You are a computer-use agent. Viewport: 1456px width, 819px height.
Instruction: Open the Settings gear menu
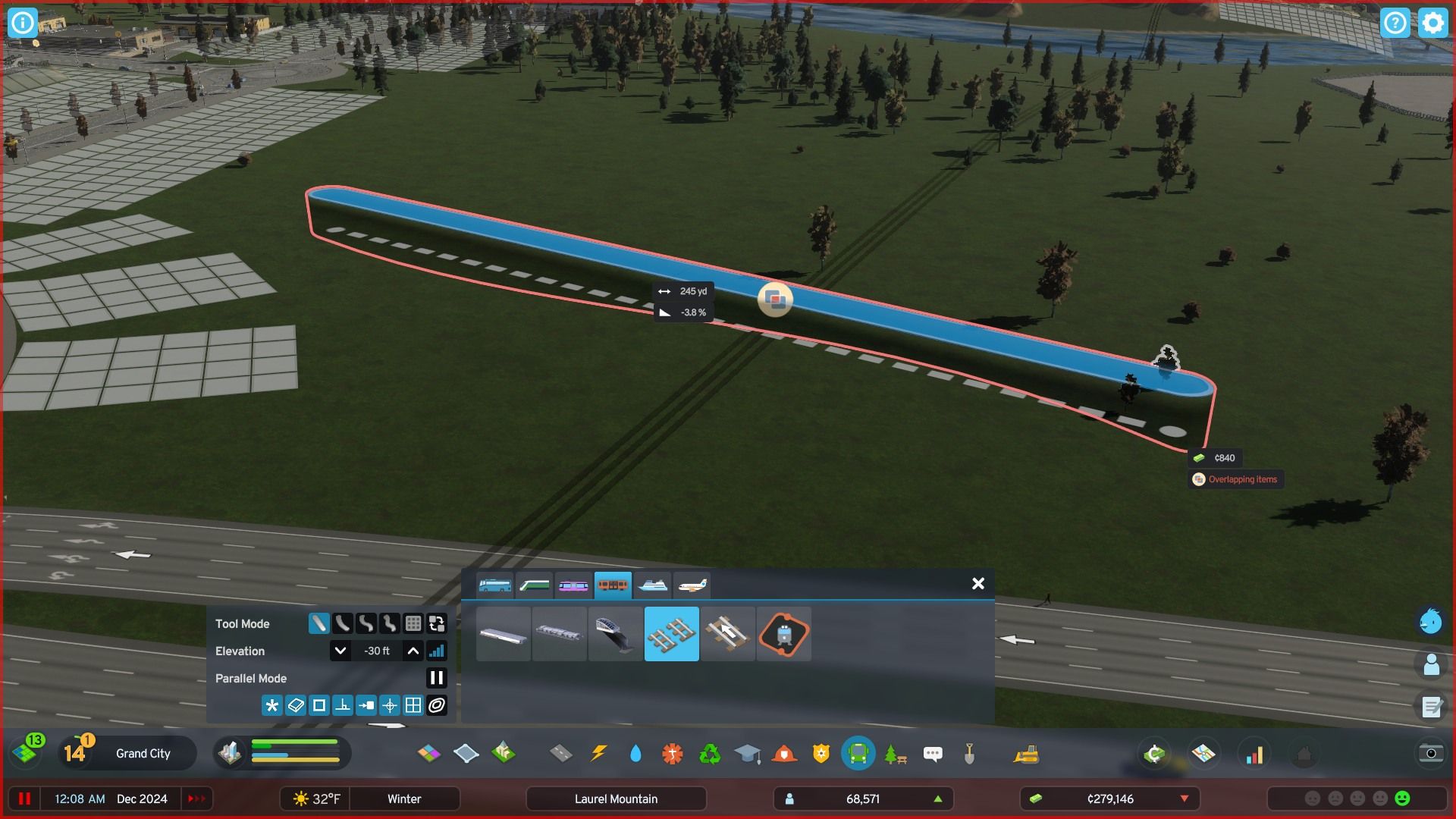[1432, 23]
